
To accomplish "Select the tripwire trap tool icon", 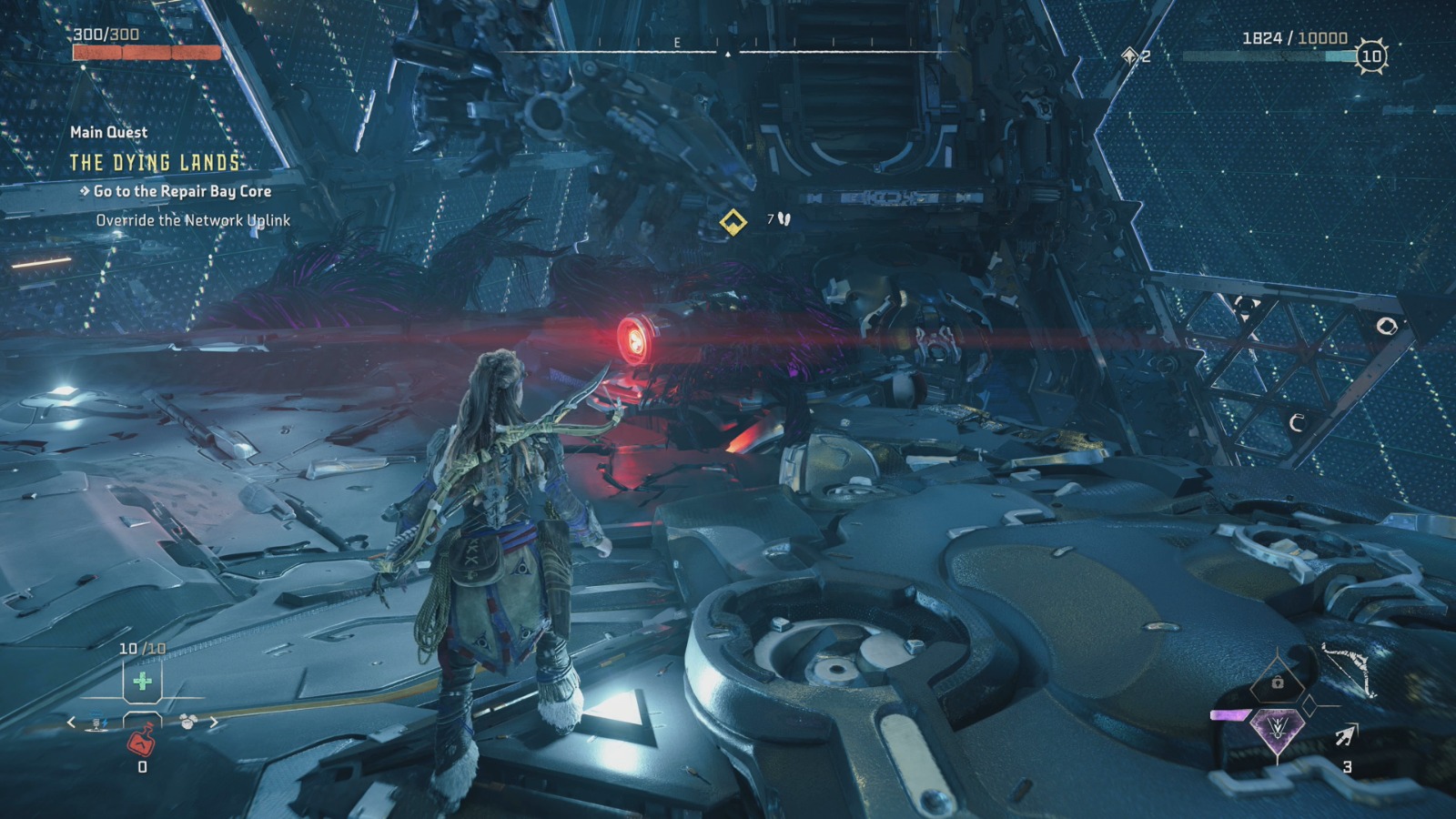I will 97,723.
